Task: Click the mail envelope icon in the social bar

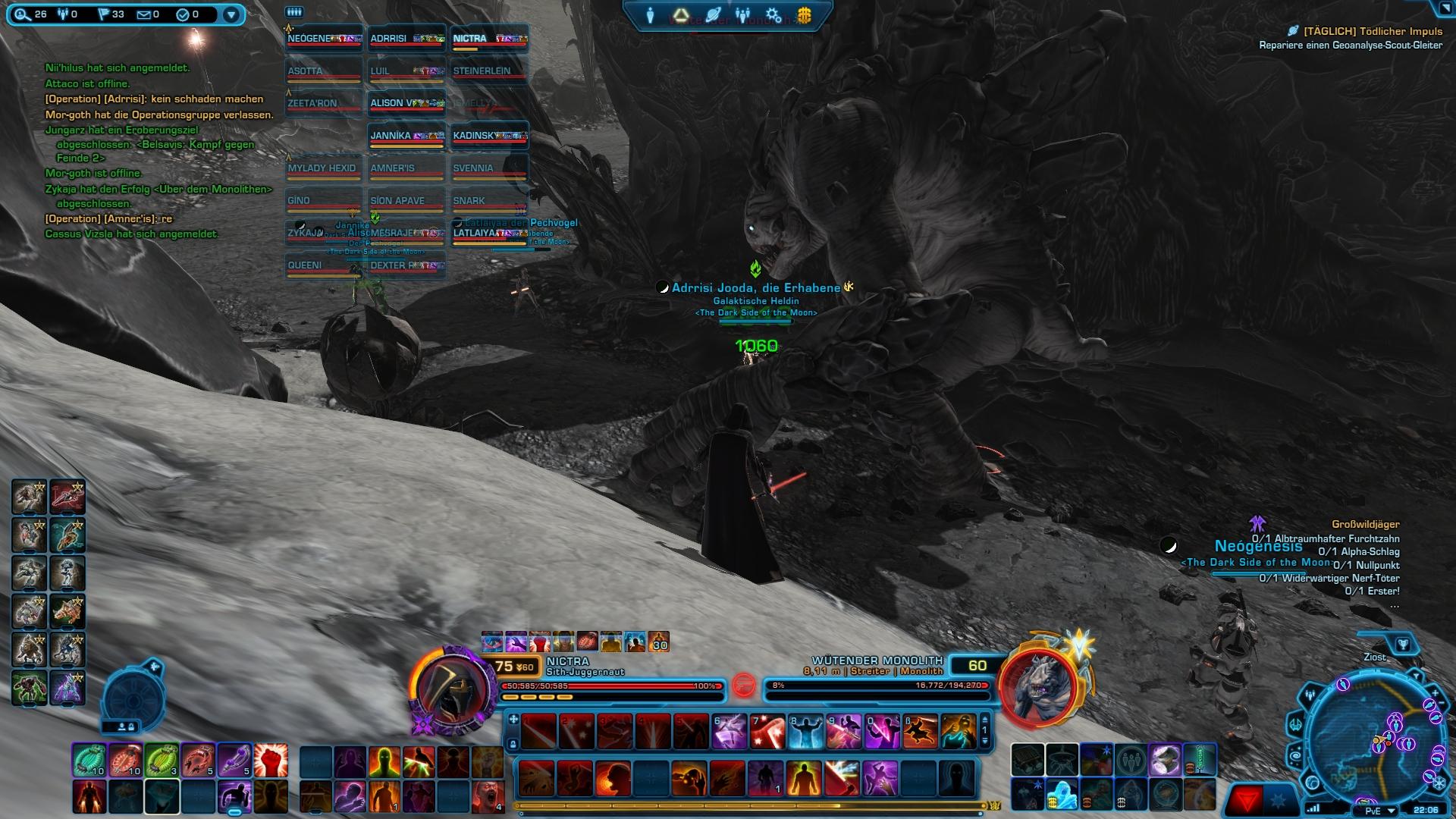Action: [x=144, y=14]
